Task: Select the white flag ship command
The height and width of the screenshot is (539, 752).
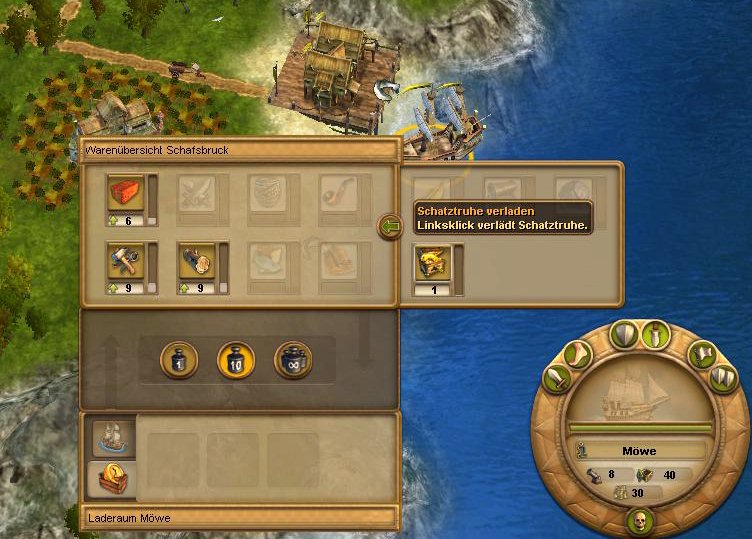Action: click(x=700, y=354)
